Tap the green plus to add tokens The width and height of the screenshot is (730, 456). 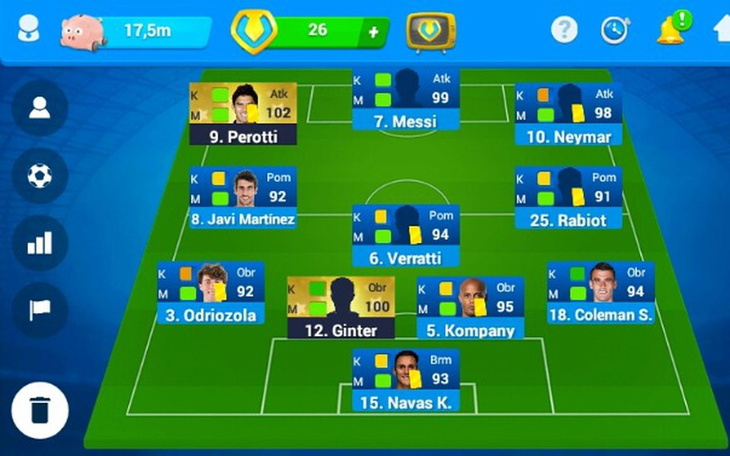coord(373,31)
